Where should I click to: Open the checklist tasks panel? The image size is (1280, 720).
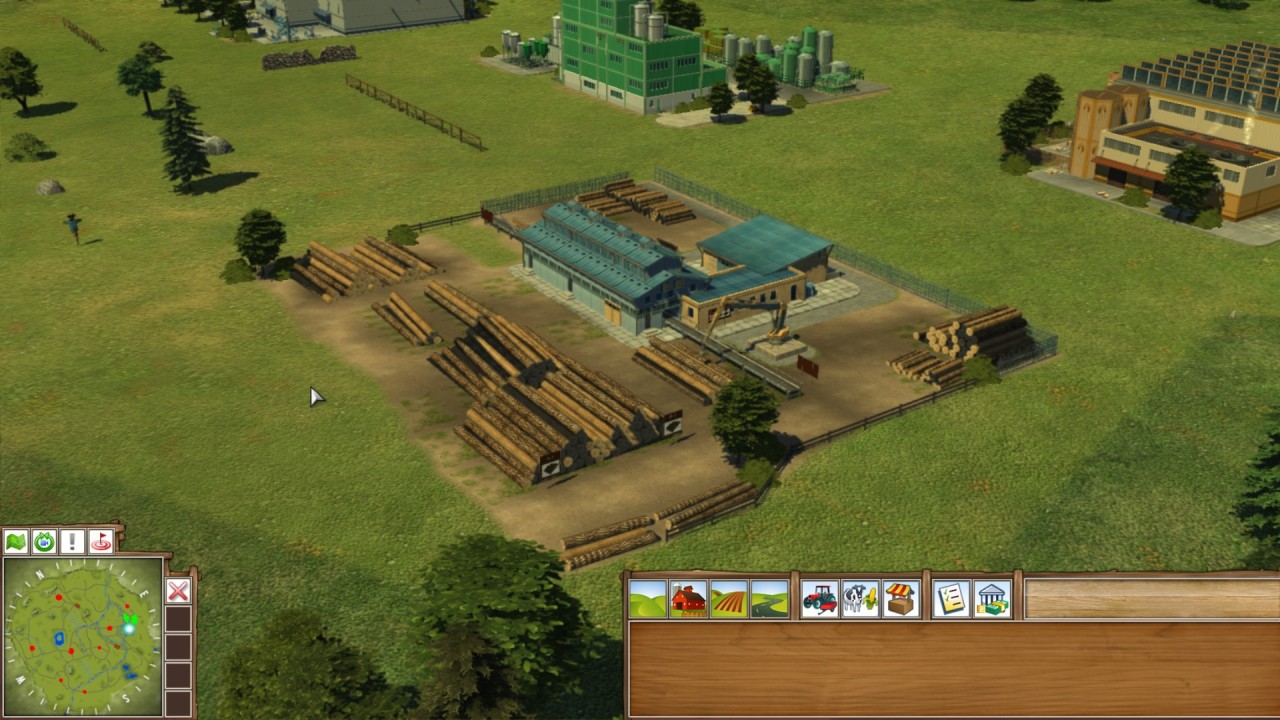951,599
